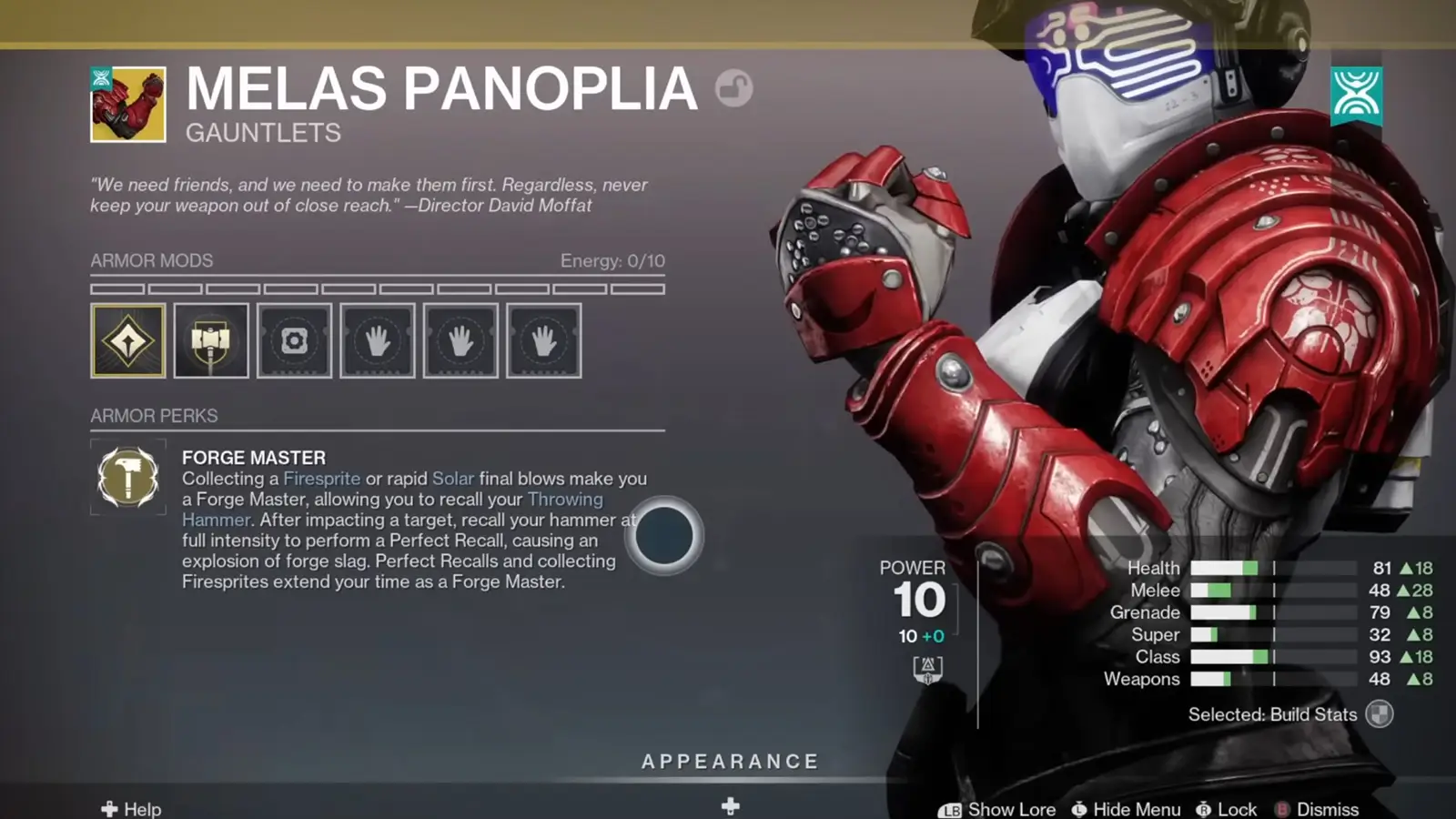This screenshot has width=1456, height=819.
Task: Select the last hand-icon mod slot
Action: tap(544, 339)
